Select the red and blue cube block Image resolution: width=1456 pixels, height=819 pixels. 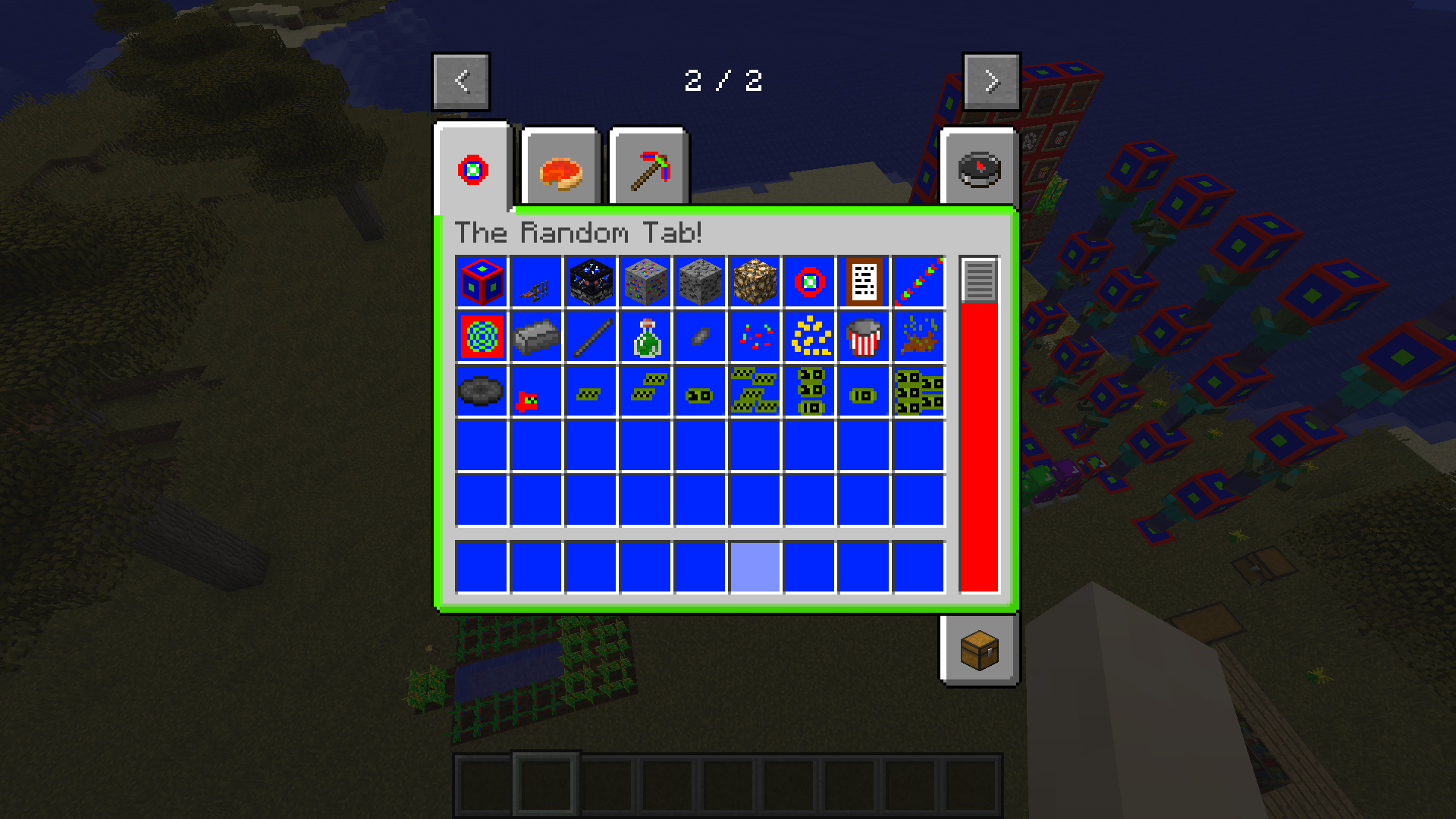coord(482,281)
